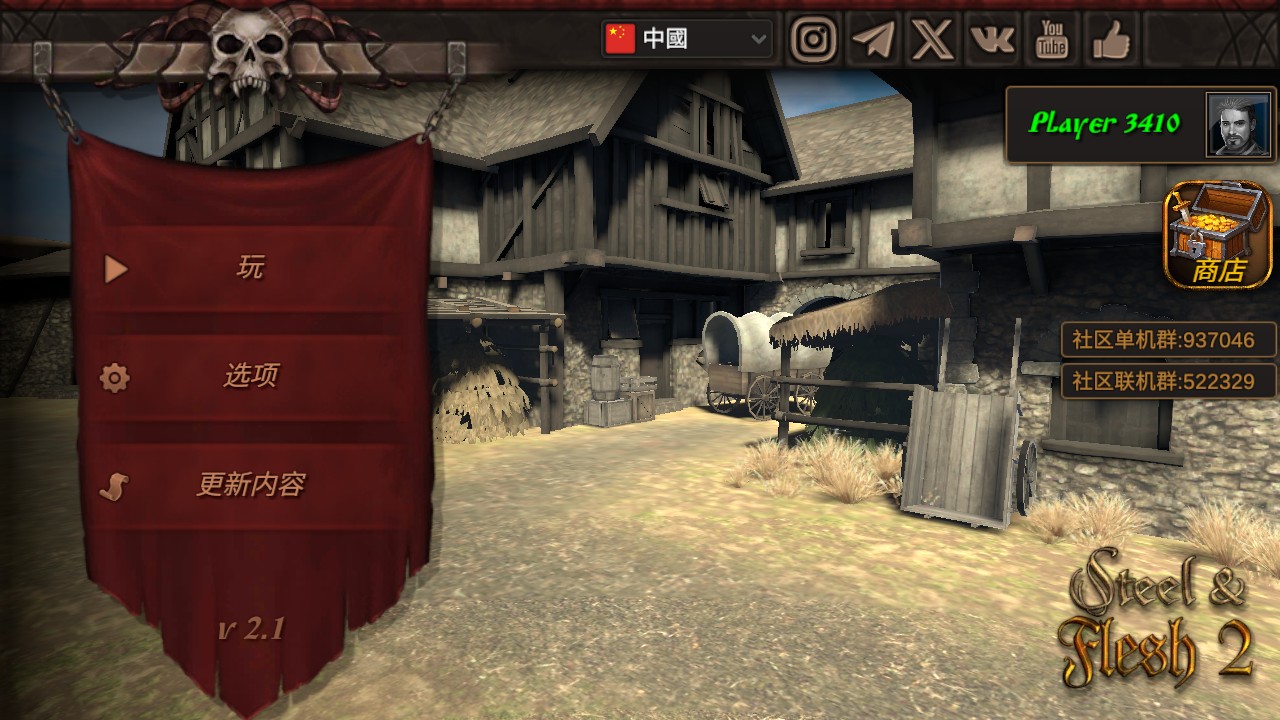1280x720 pixels.
Task: Tap the 社区单机群 community group button
Action: [1168, 340]
